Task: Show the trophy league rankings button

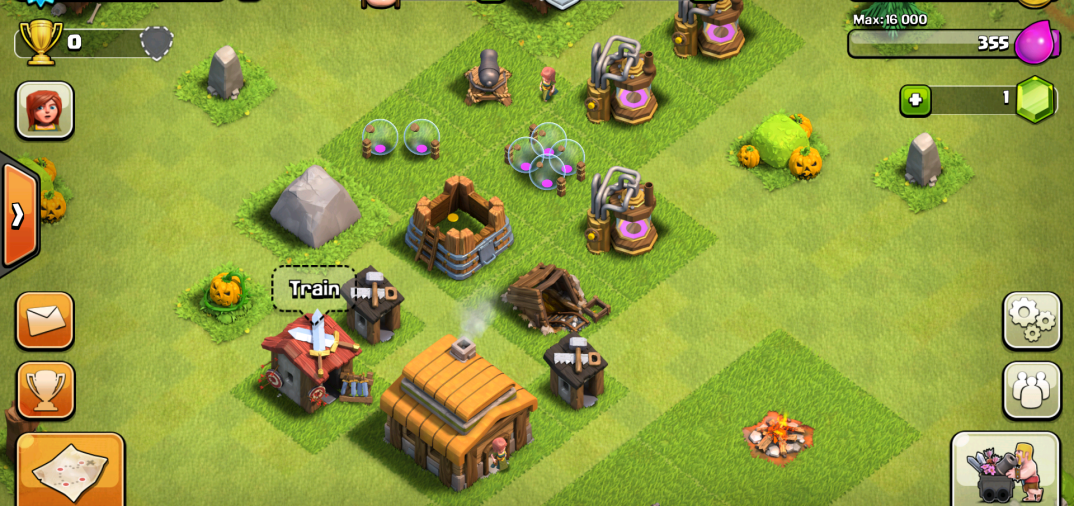Action: [x=45, y=390]
